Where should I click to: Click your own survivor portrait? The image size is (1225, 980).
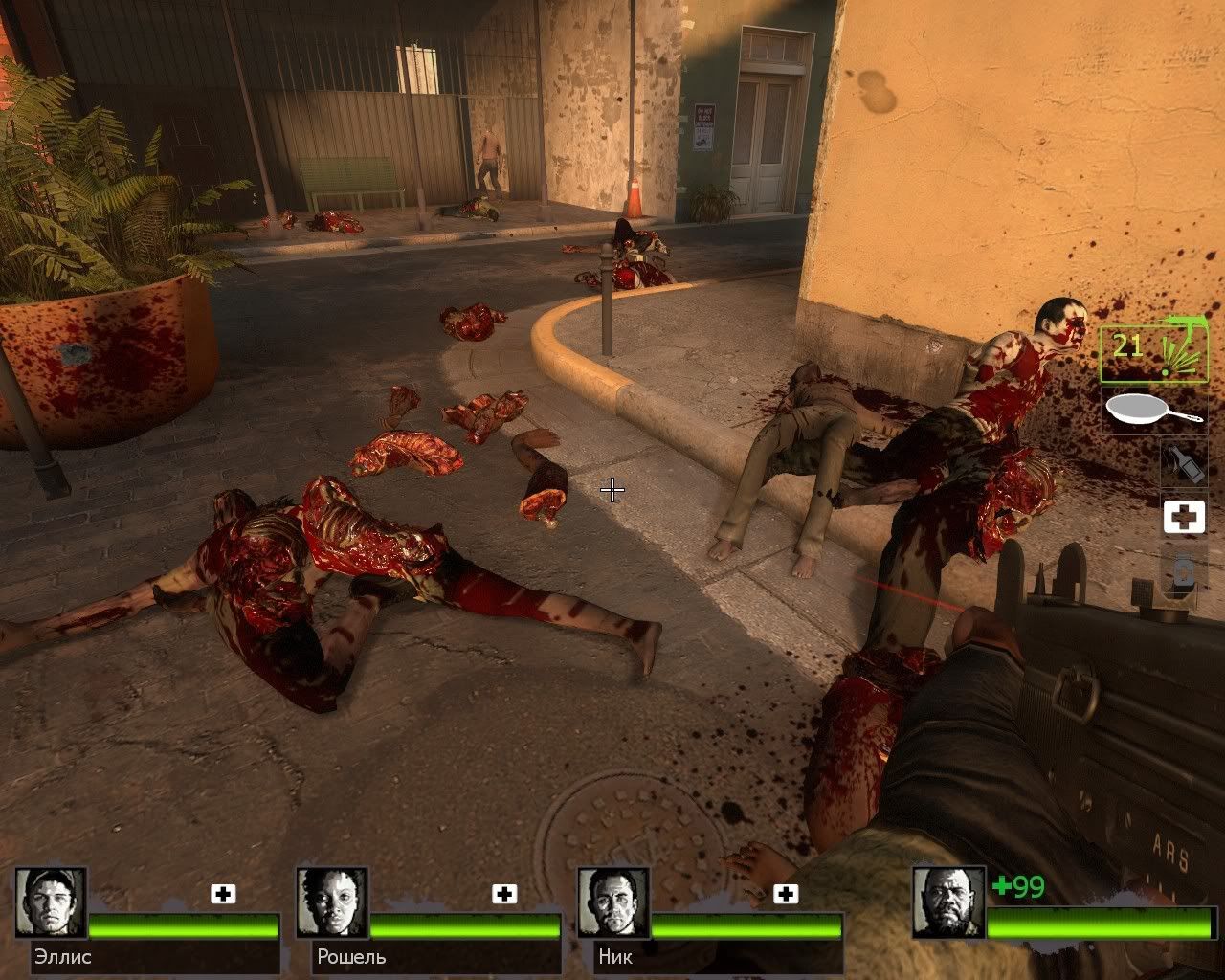coord(947,903)
